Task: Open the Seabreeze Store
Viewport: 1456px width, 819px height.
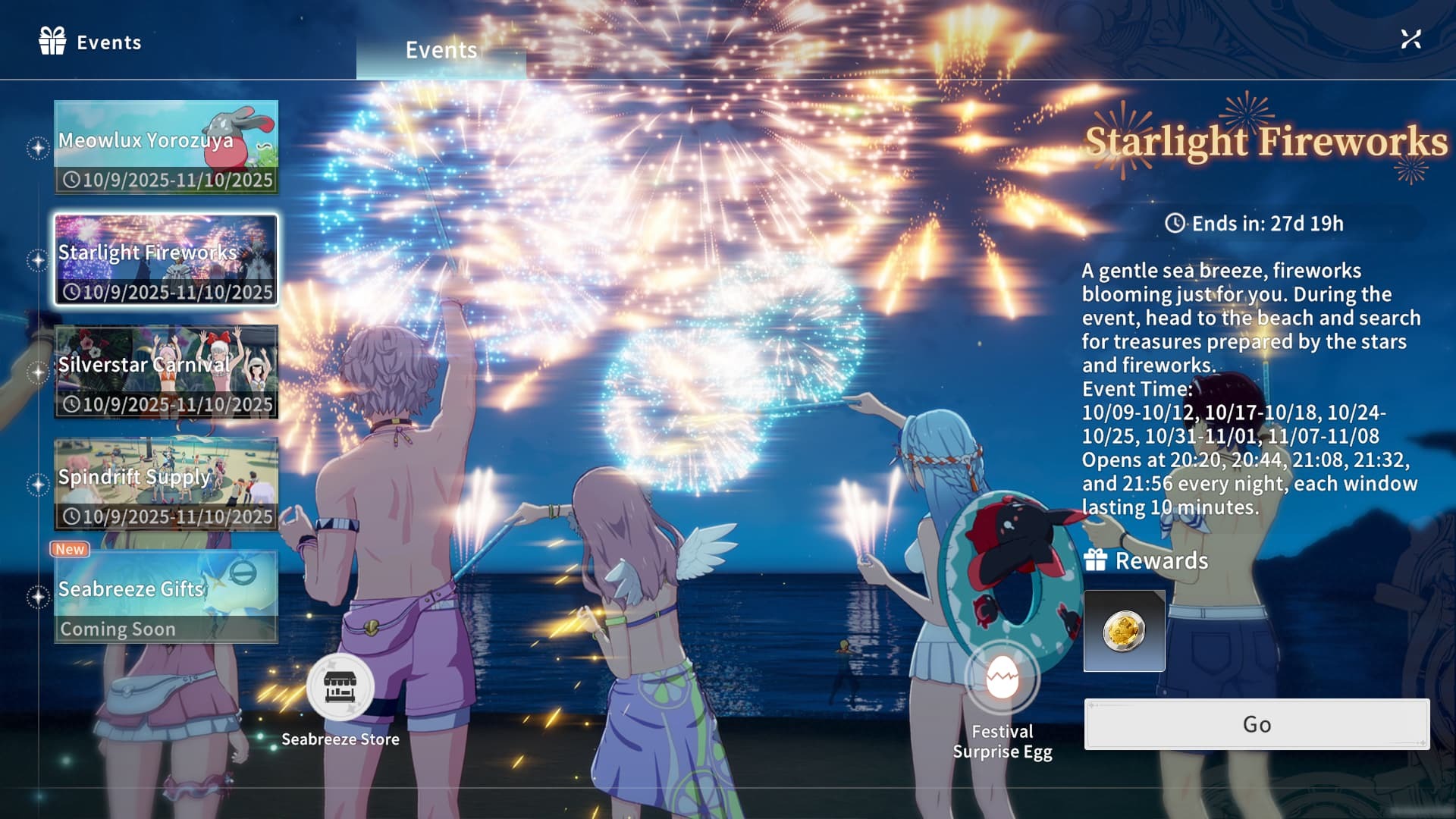Action: [x=340, y=687]
